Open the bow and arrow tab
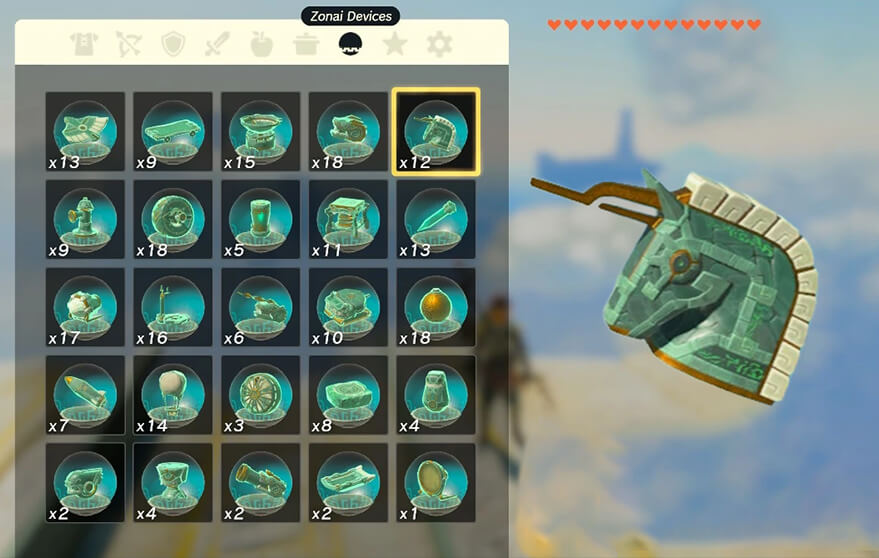879x558 pixels. click(129, 44)
